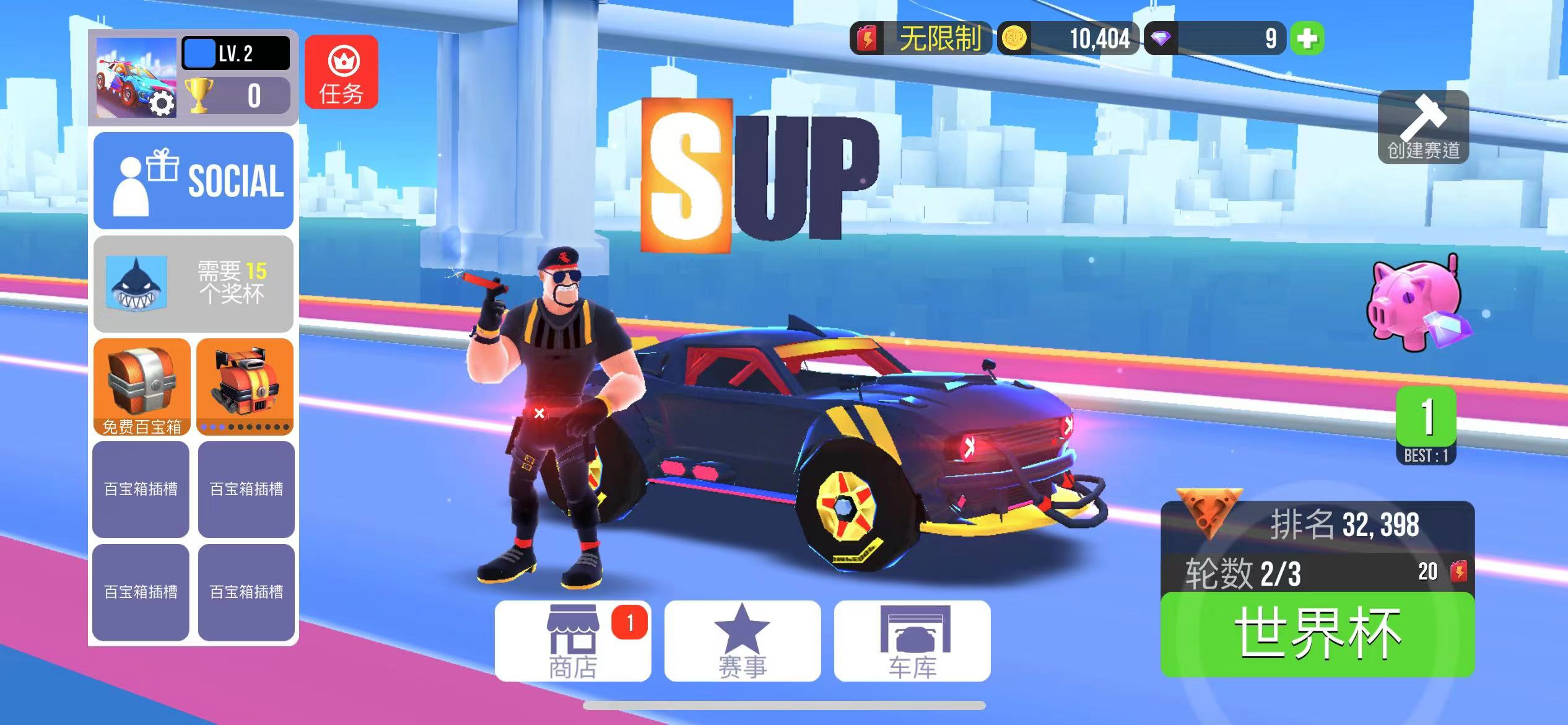The image size is (1568, 725).
Task: Open the 赛事 events menu
Action: click(743, 641)
